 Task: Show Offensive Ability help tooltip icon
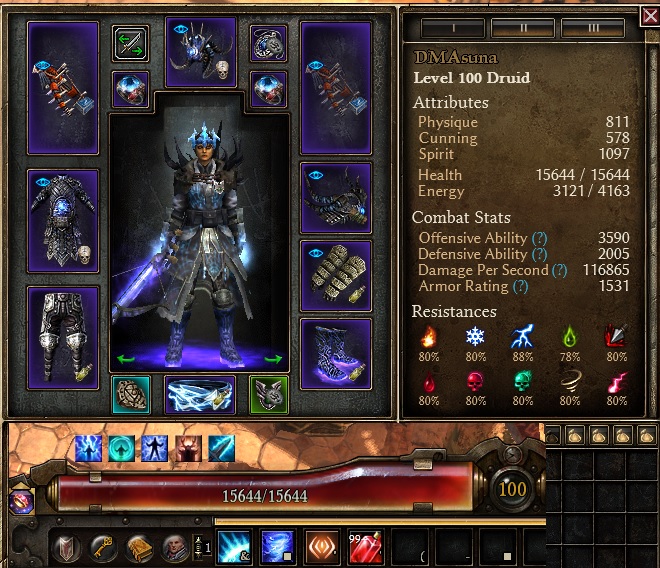(x=539, y=238)
